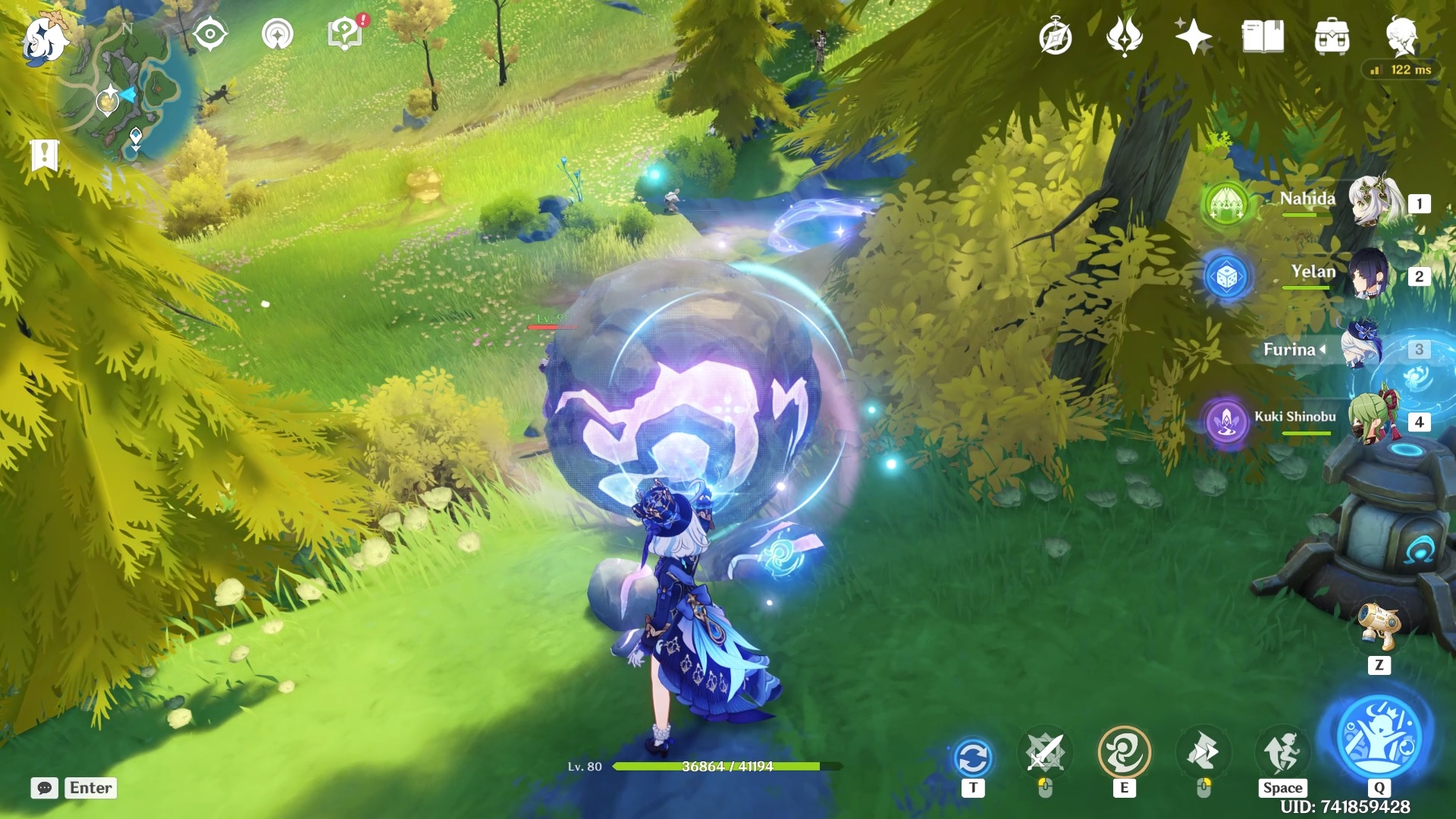The width and height of the screenshot is (1456, 819).
Task: Use Furina's elemental skill
Action: point(1124,752)
